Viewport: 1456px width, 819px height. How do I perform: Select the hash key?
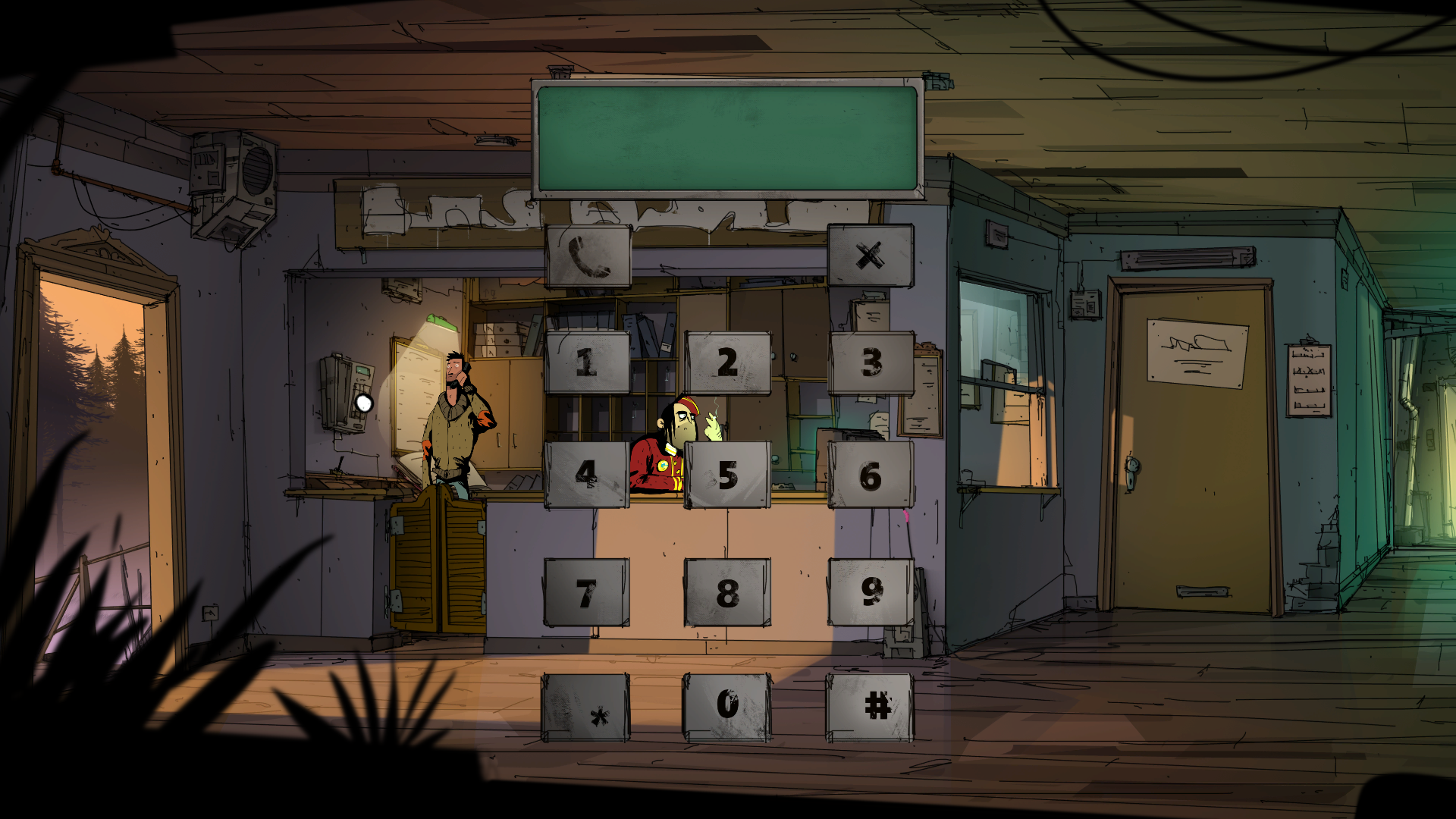[x=870, y=707]
